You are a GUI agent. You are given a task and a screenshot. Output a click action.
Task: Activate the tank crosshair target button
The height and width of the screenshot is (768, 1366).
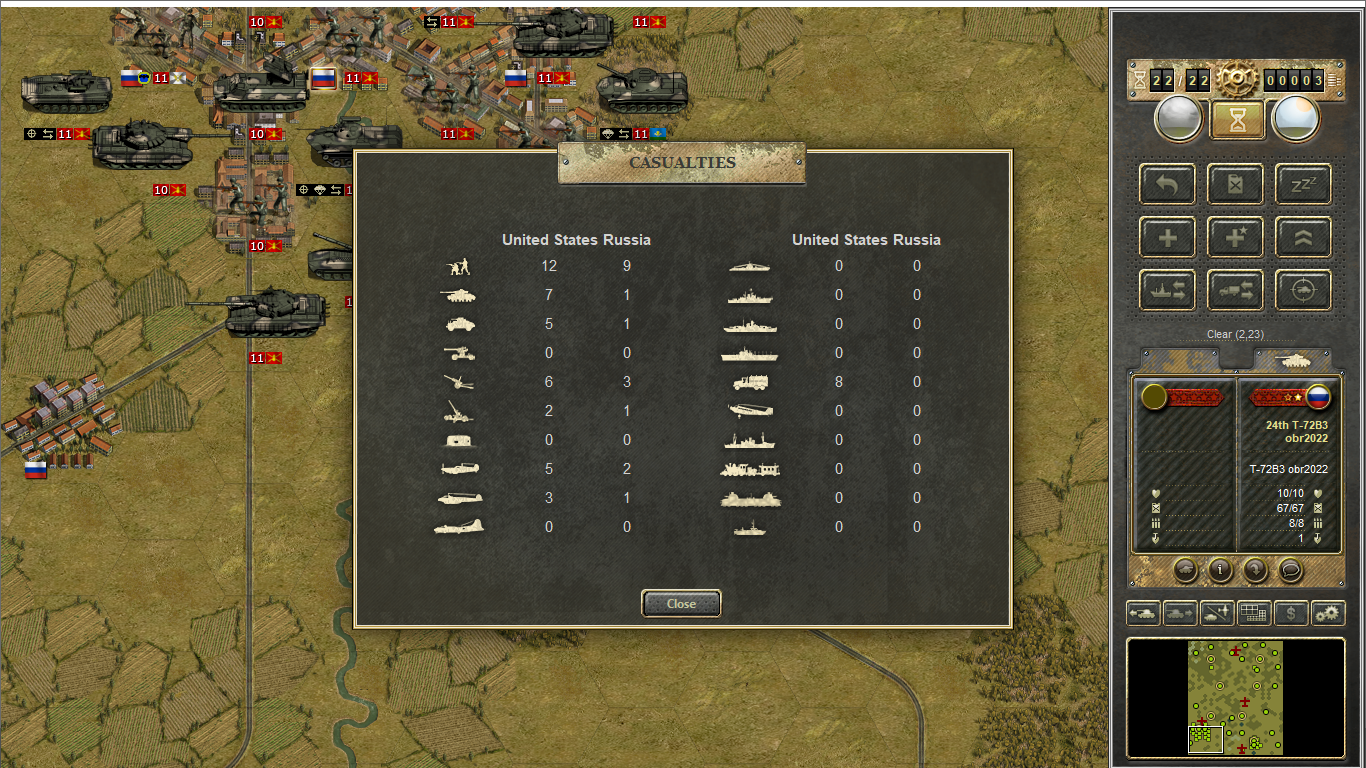tap(1303, 290)
